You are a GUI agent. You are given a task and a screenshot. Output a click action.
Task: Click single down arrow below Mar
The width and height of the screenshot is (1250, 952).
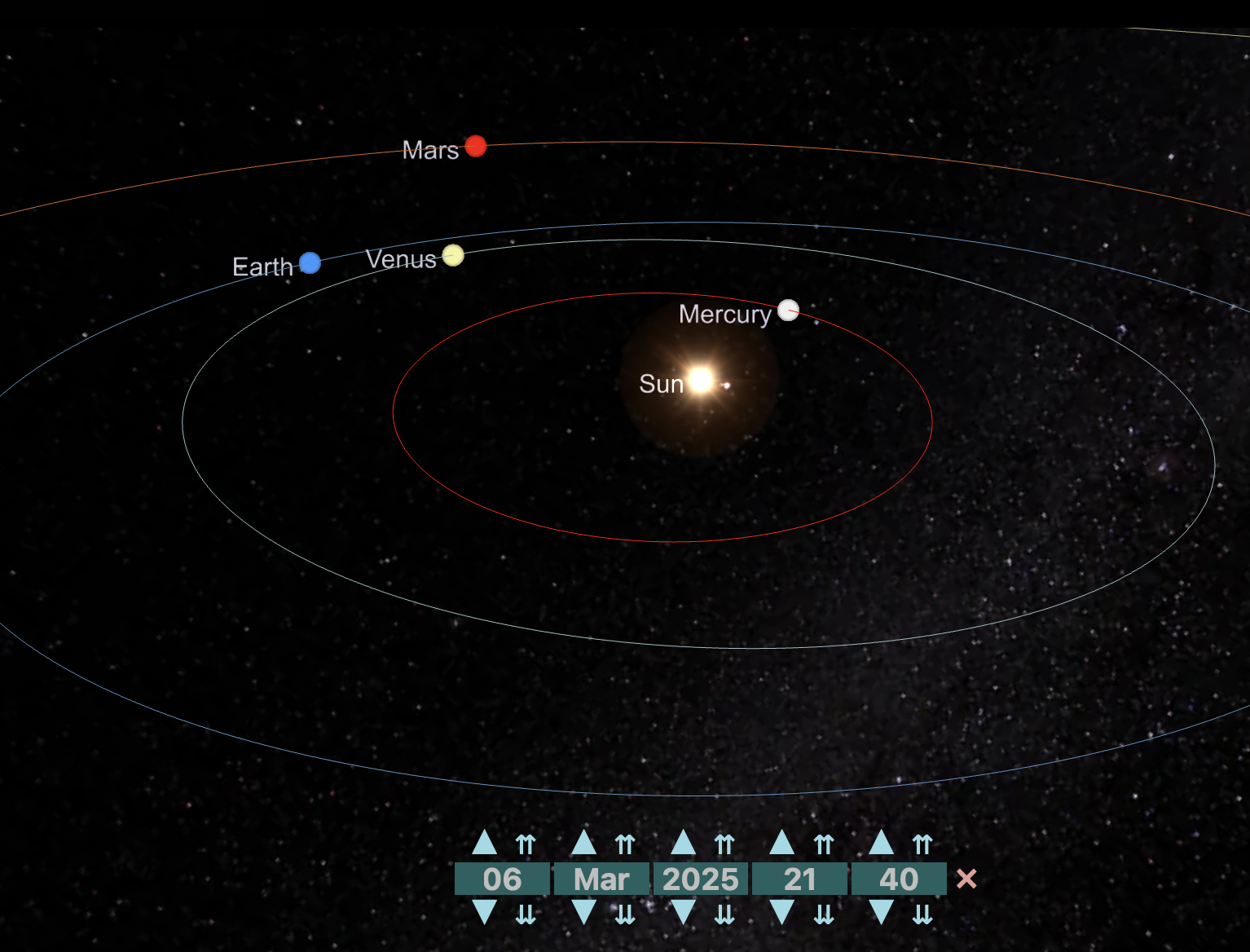[x=583, y=913]
